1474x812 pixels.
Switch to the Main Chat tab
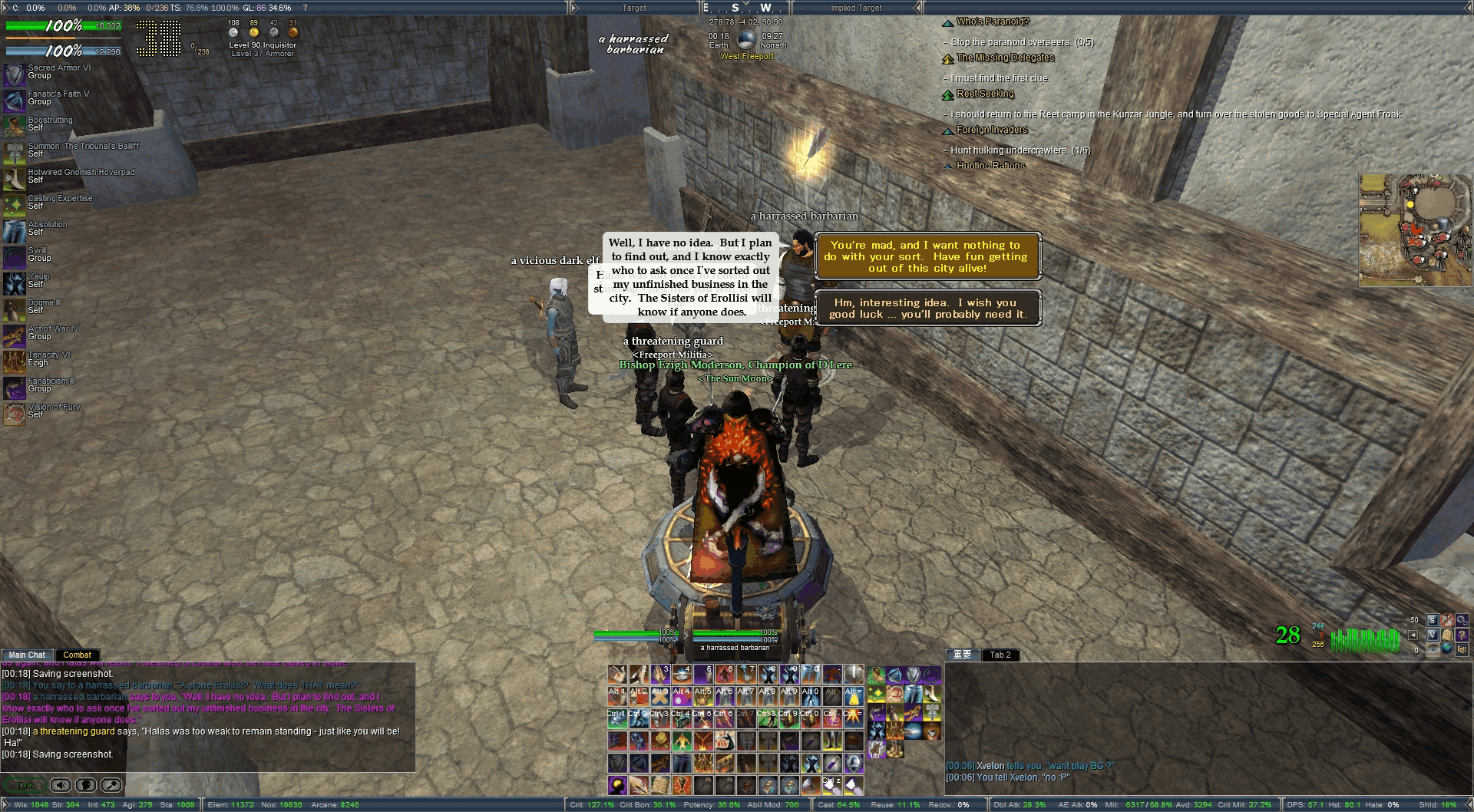[x=27, y=655]
